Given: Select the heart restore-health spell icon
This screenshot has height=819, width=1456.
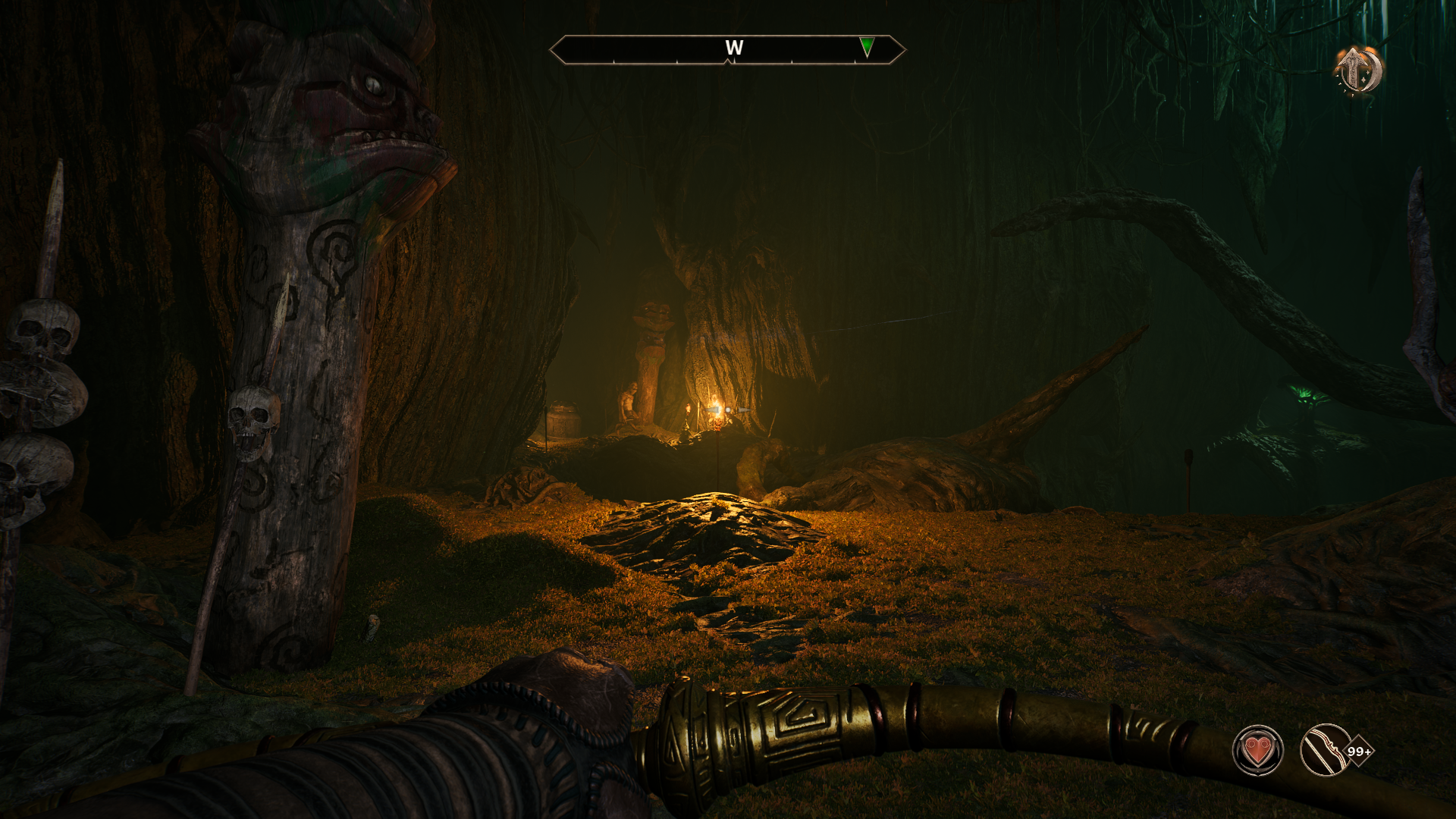Looking at the screenshot, I should click(x=1257, y=751).
